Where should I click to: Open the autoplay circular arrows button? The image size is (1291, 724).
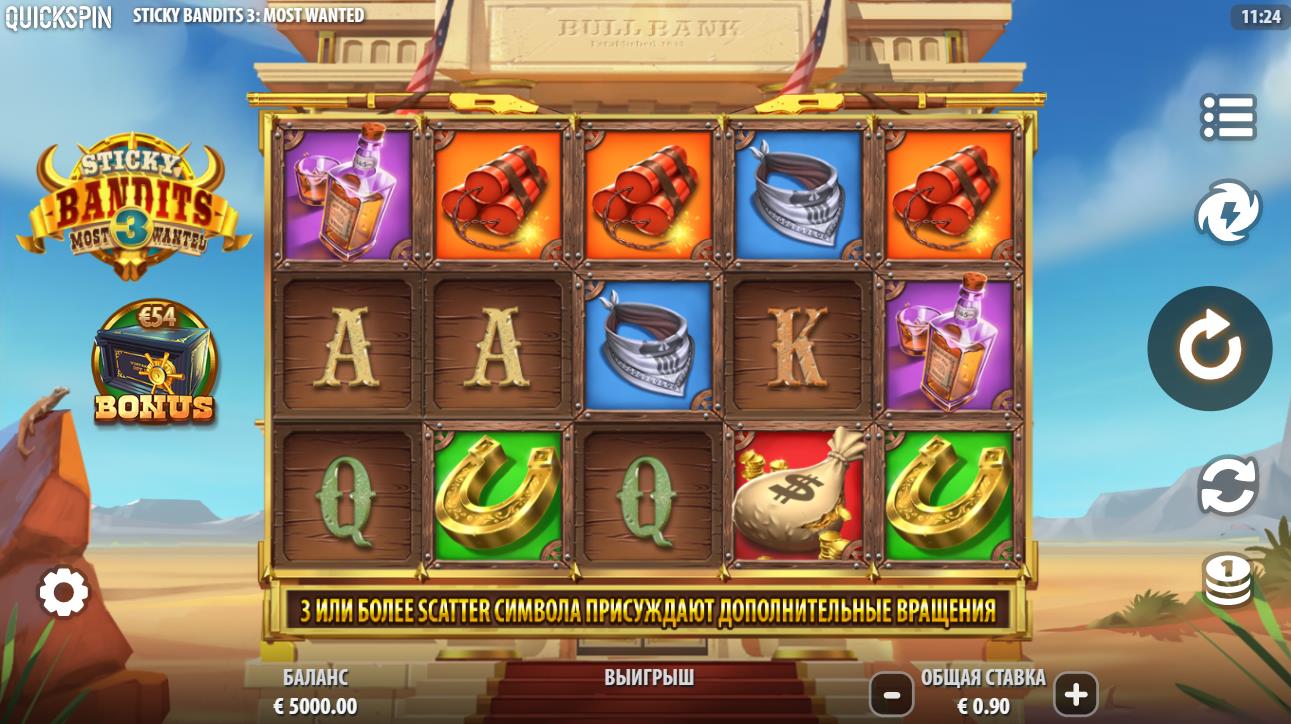[x=1228, y=485]
